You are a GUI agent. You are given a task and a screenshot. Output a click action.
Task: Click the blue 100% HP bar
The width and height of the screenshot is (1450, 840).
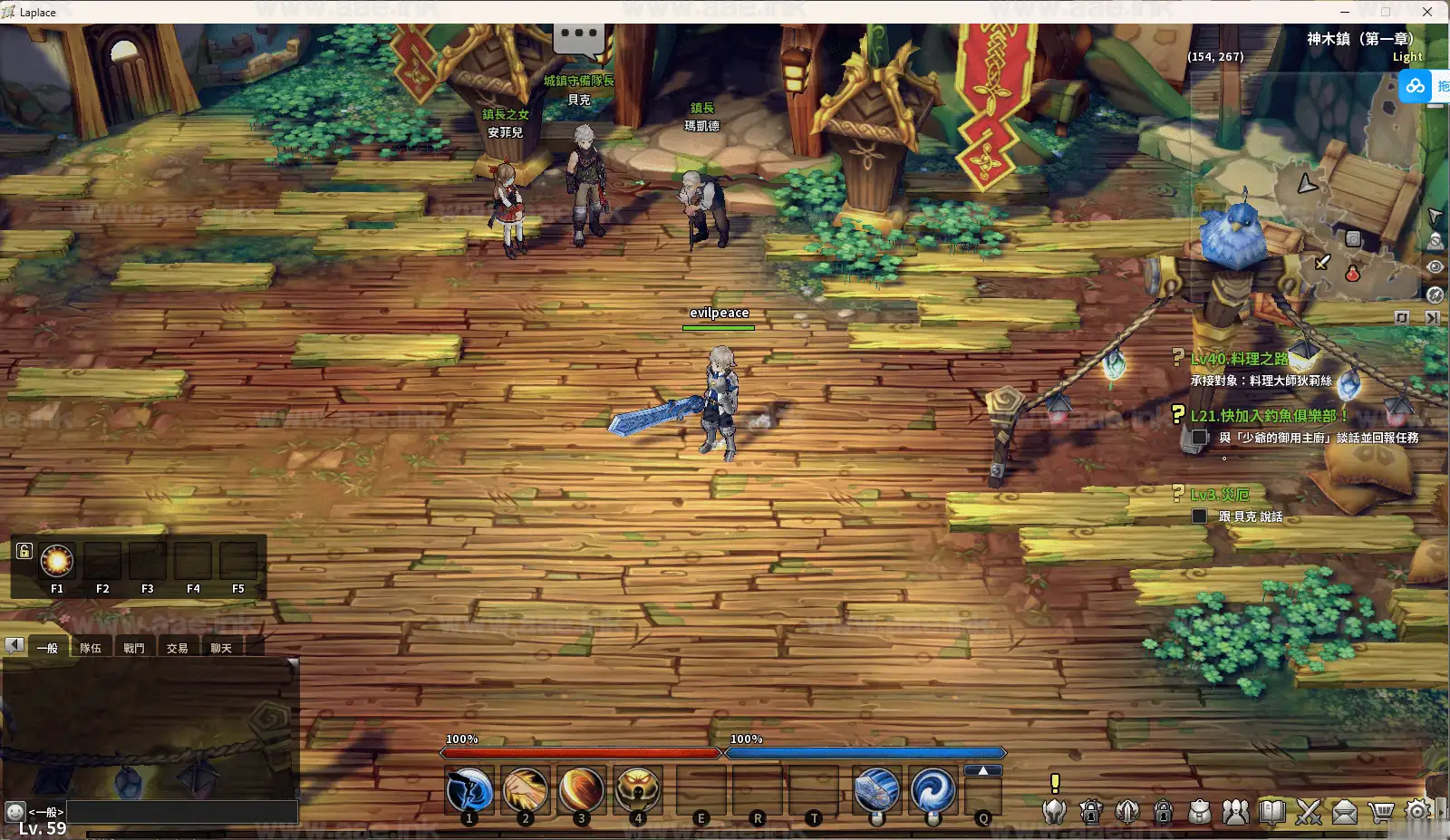click(x=865, y=753)
